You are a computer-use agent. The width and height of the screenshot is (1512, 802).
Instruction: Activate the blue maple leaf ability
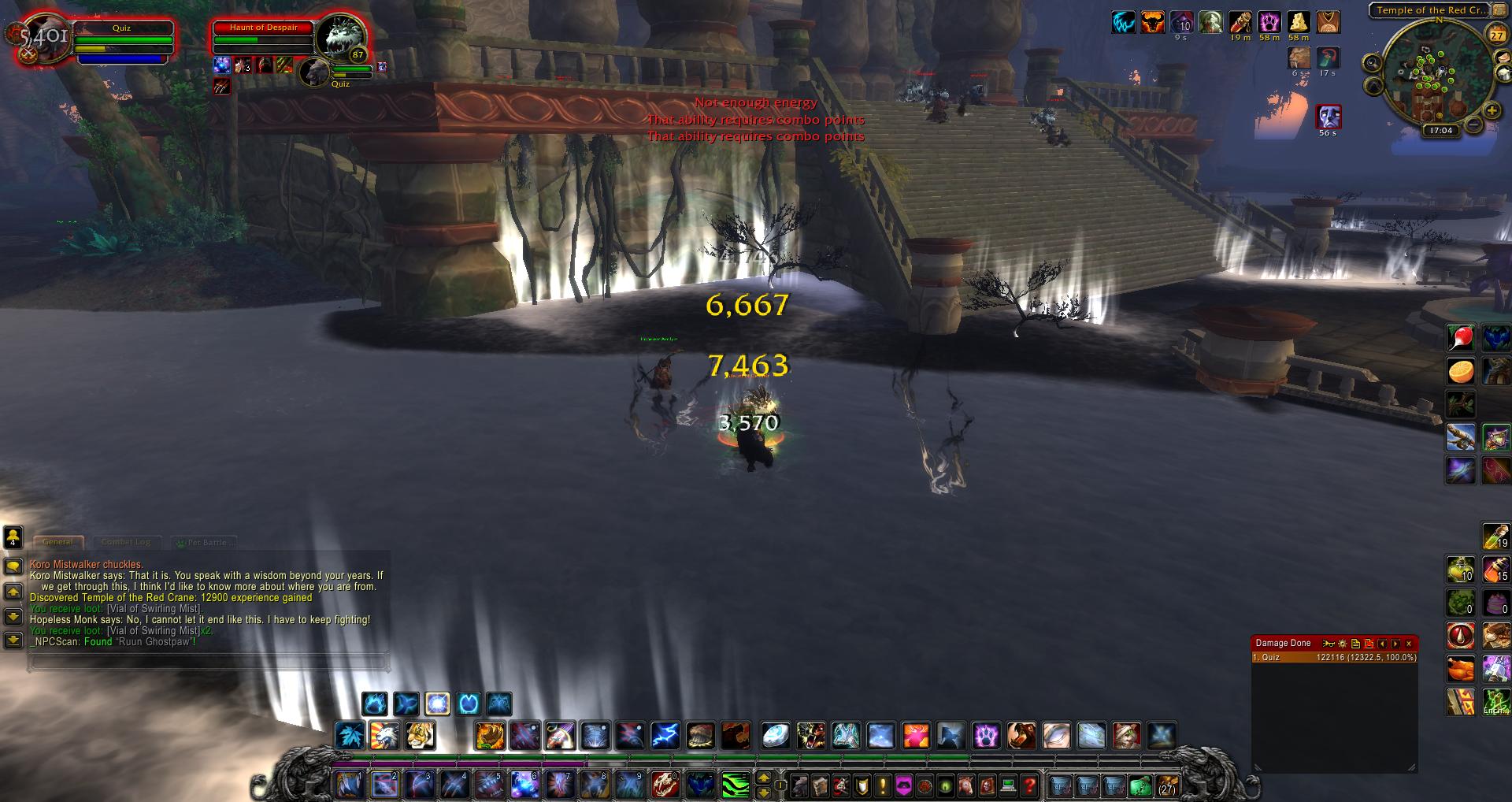click(349, 736)
